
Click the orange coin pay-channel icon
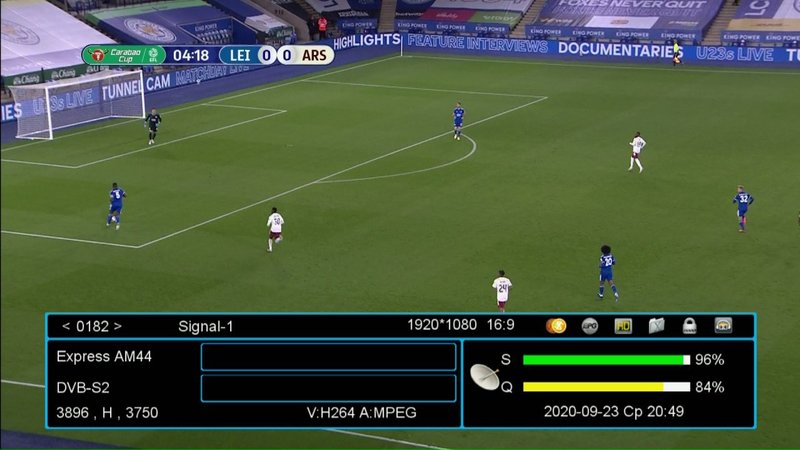(x=556, y=325)
